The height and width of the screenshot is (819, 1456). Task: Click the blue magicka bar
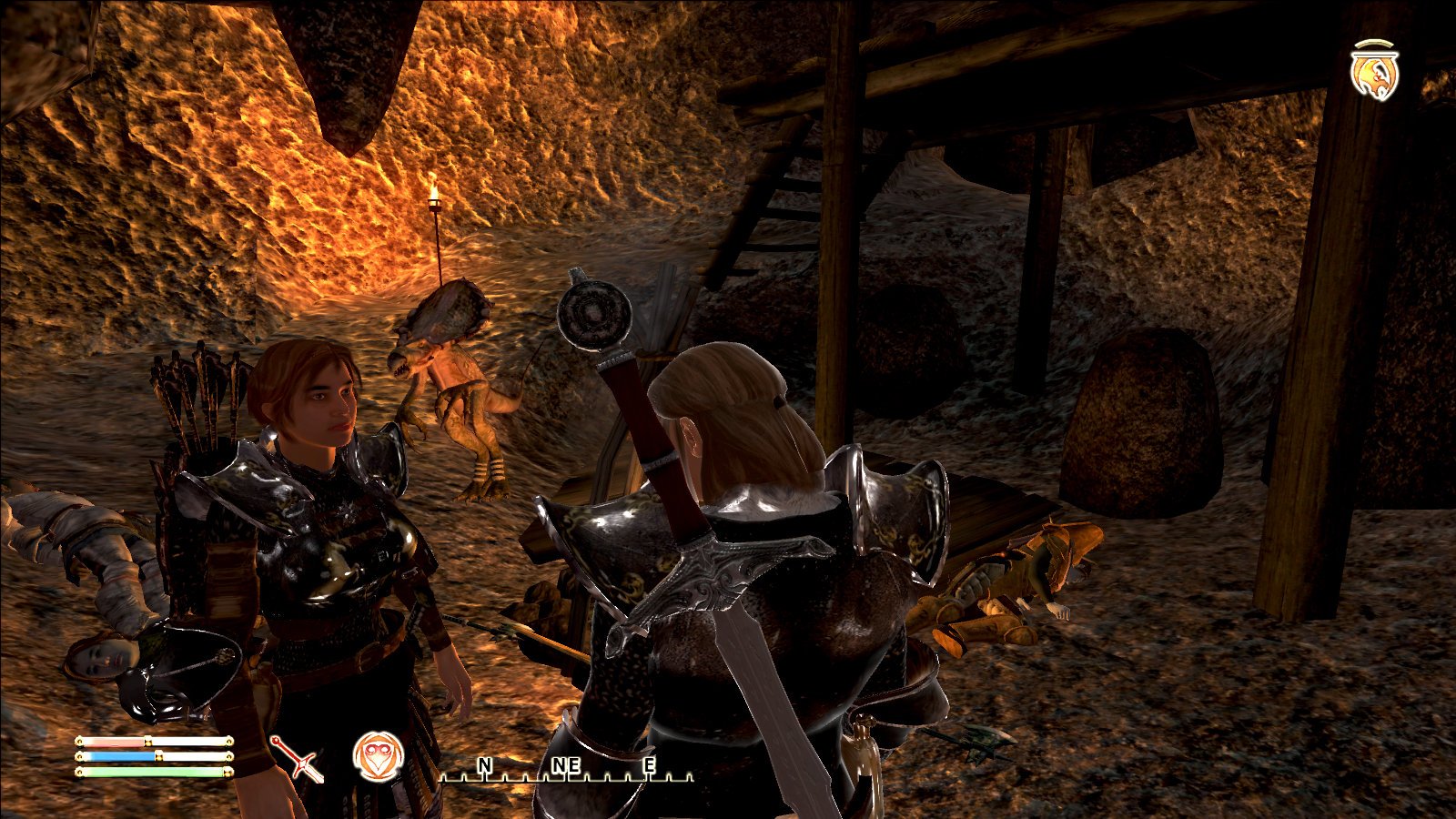[x=118, y=758]
